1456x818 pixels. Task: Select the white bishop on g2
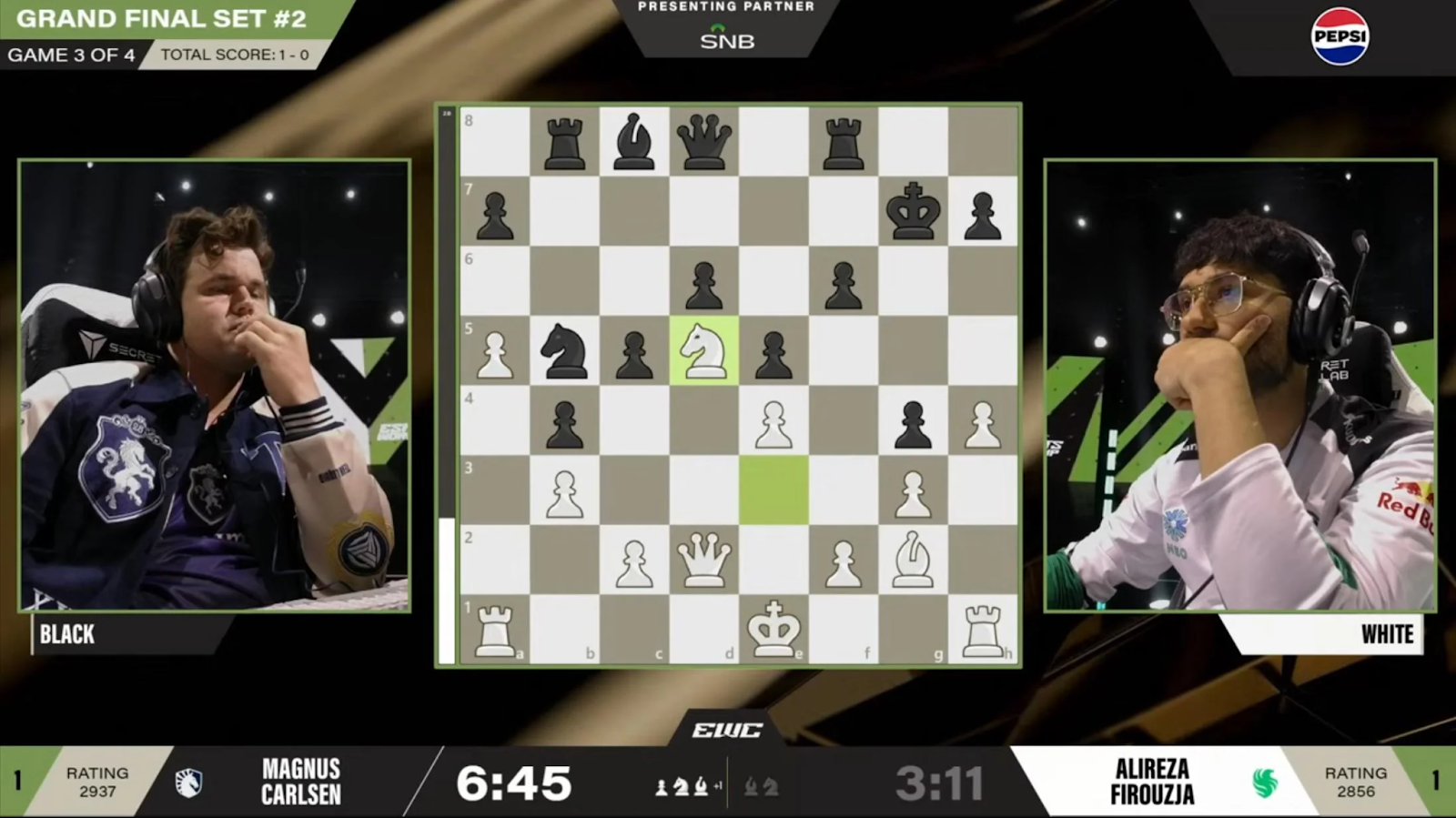click(x=913, y=560)
